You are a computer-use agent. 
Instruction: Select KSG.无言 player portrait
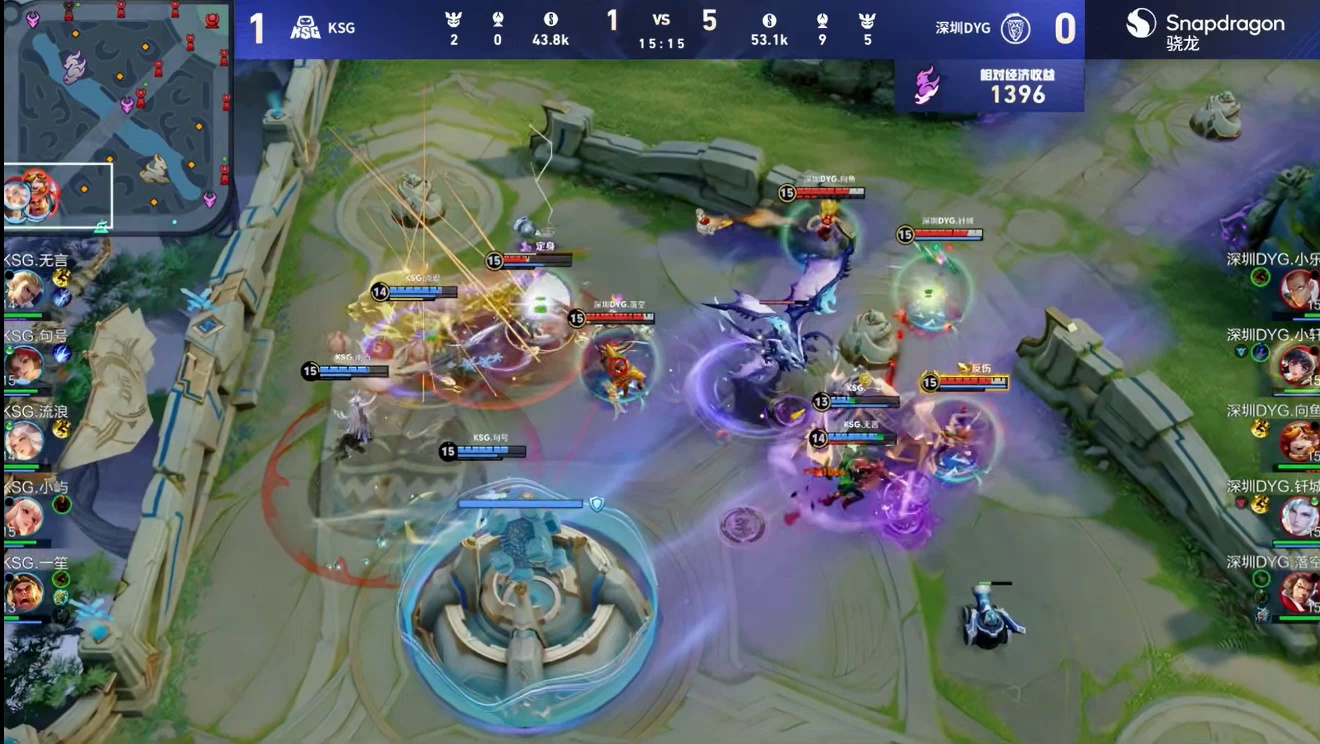coord(22,291)
